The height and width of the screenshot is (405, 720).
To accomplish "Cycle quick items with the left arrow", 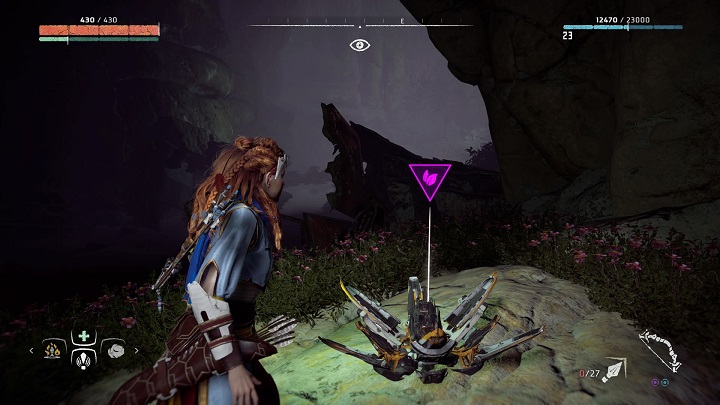I will (31, 351).
